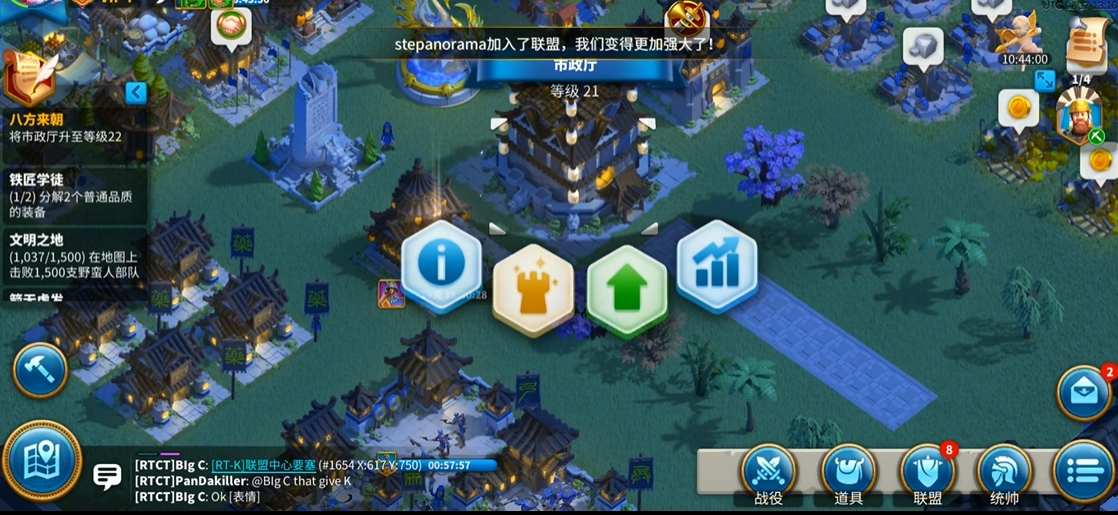This screenshot has width=1118, height=515.
Task: Select the 八方来朝 quest entry
Action: click(x=72, y=127)
